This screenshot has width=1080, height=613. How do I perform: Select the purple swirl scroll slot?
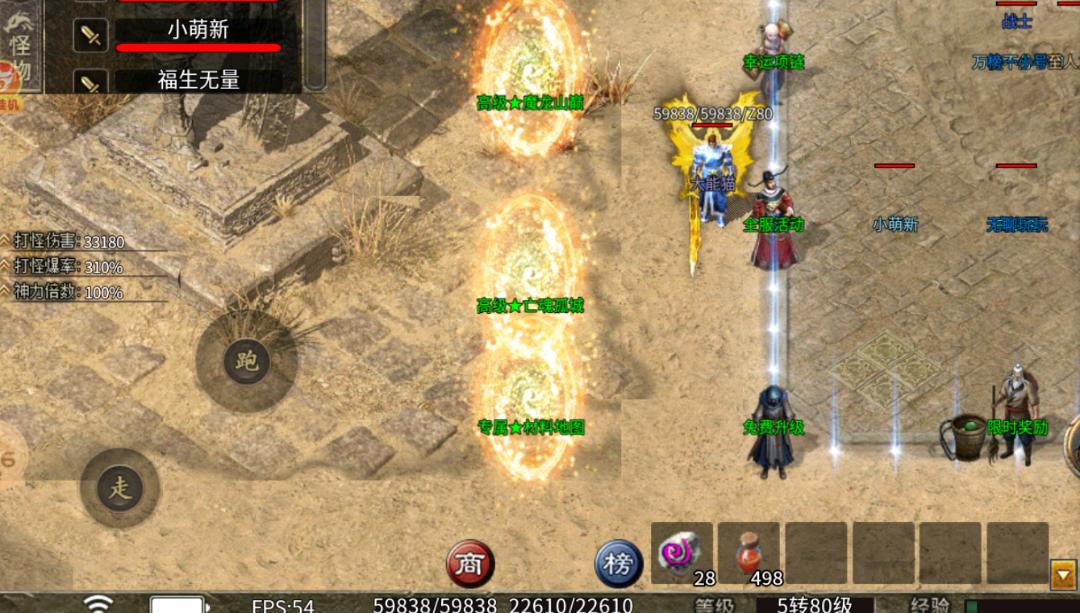coord(682,553)
